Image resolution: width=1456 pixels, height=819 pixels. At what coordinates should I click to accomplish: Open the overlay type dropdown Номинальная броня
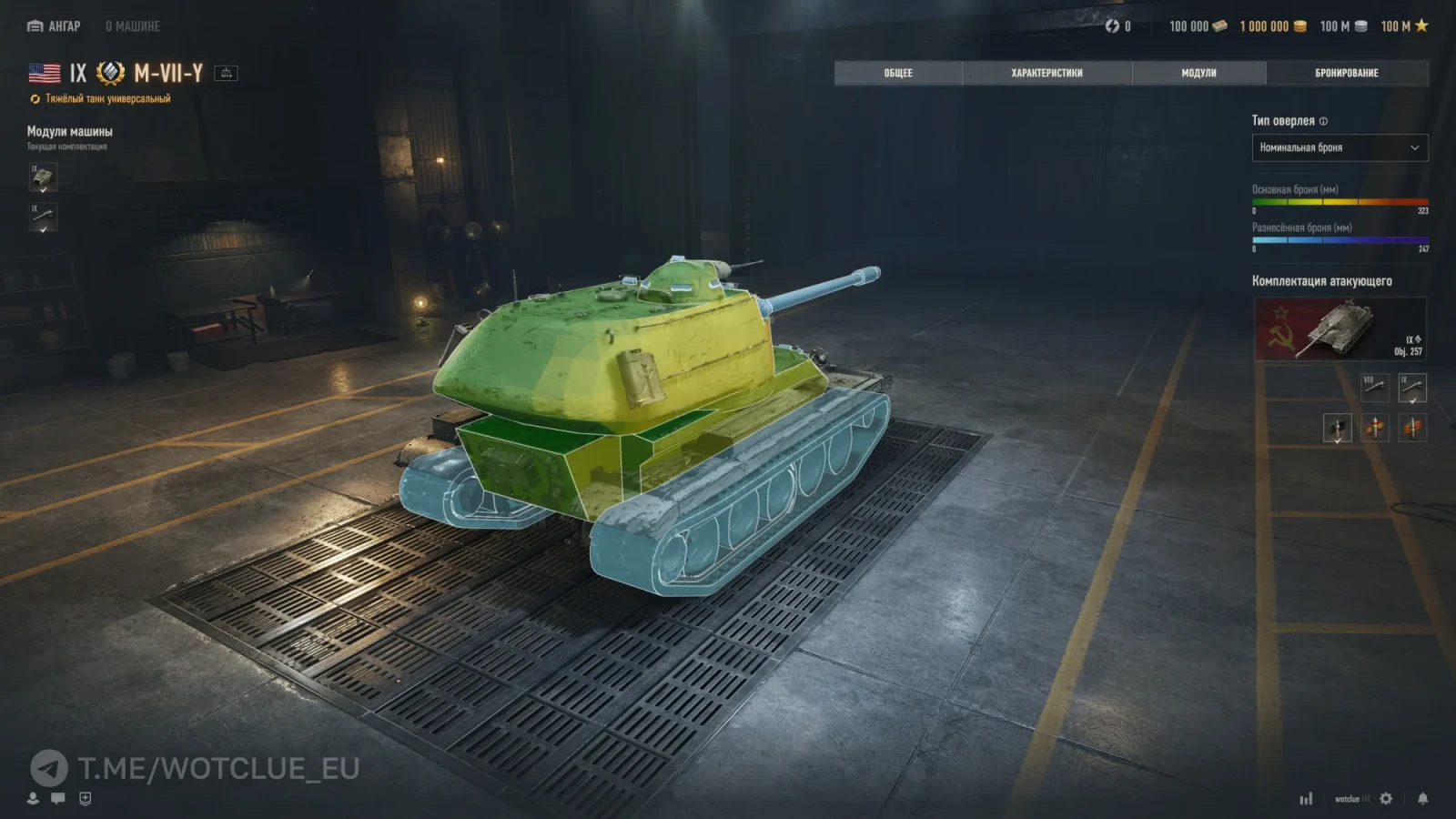1340,147
